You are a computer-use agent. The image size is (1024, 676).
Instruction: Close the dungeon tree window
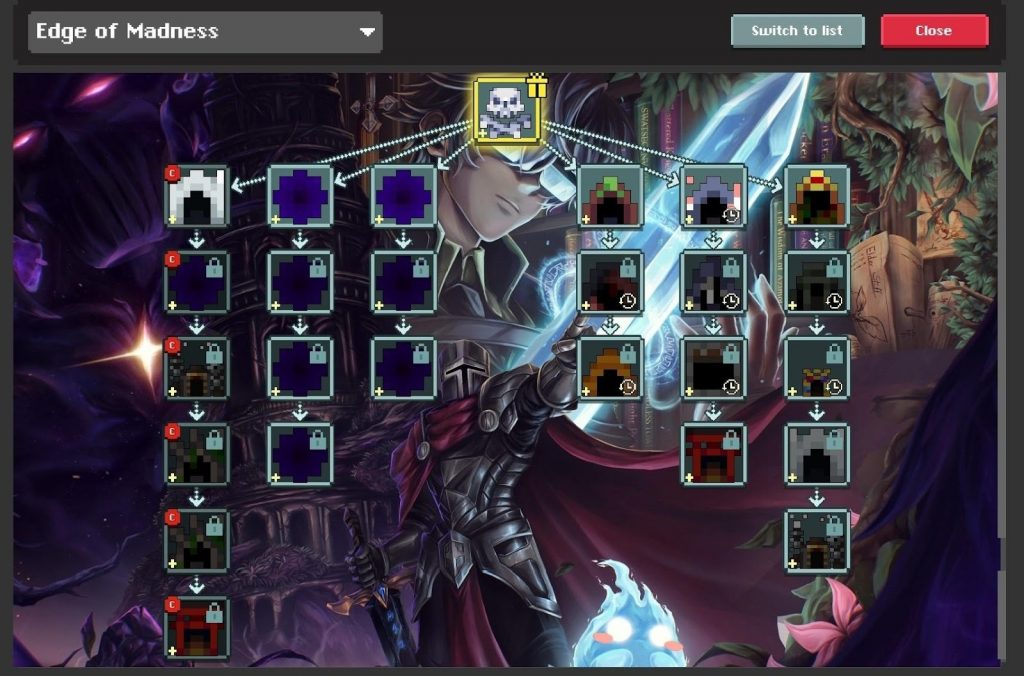tap(933, 31)
